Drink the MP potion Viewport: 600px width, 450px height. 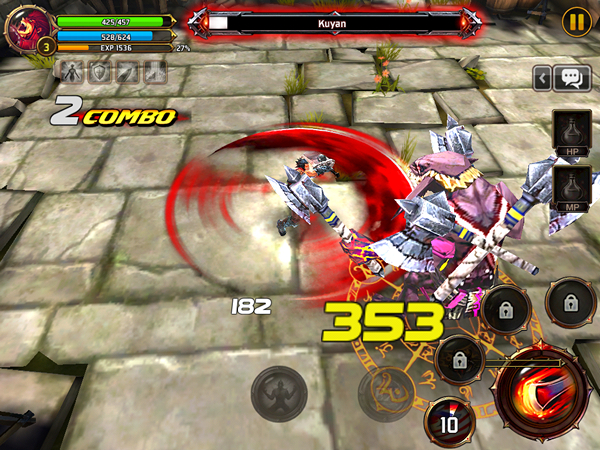coord(571,188)
